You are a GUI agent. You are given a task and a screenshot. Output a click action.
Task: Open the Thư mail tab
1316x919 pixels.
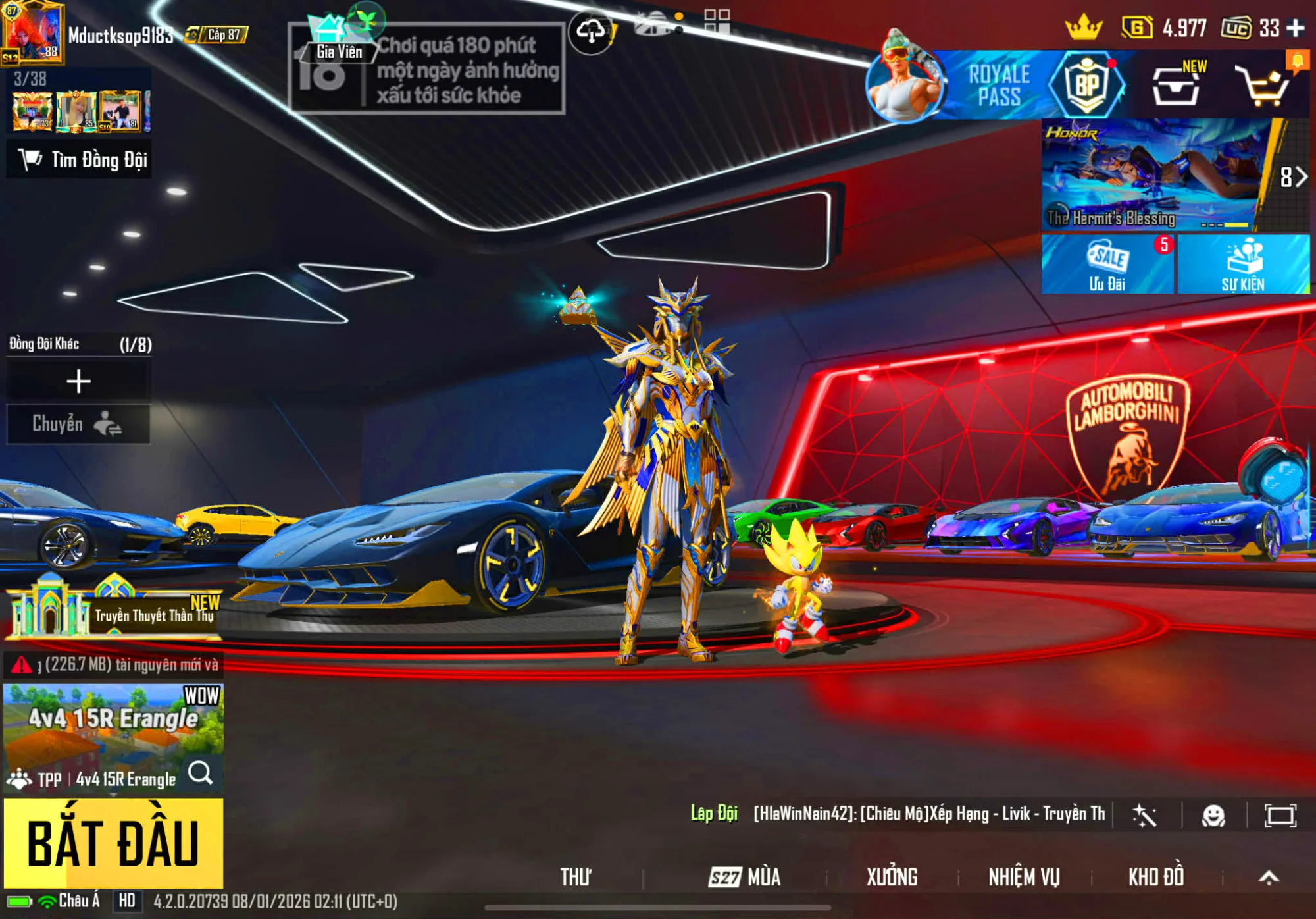point(576,877)
